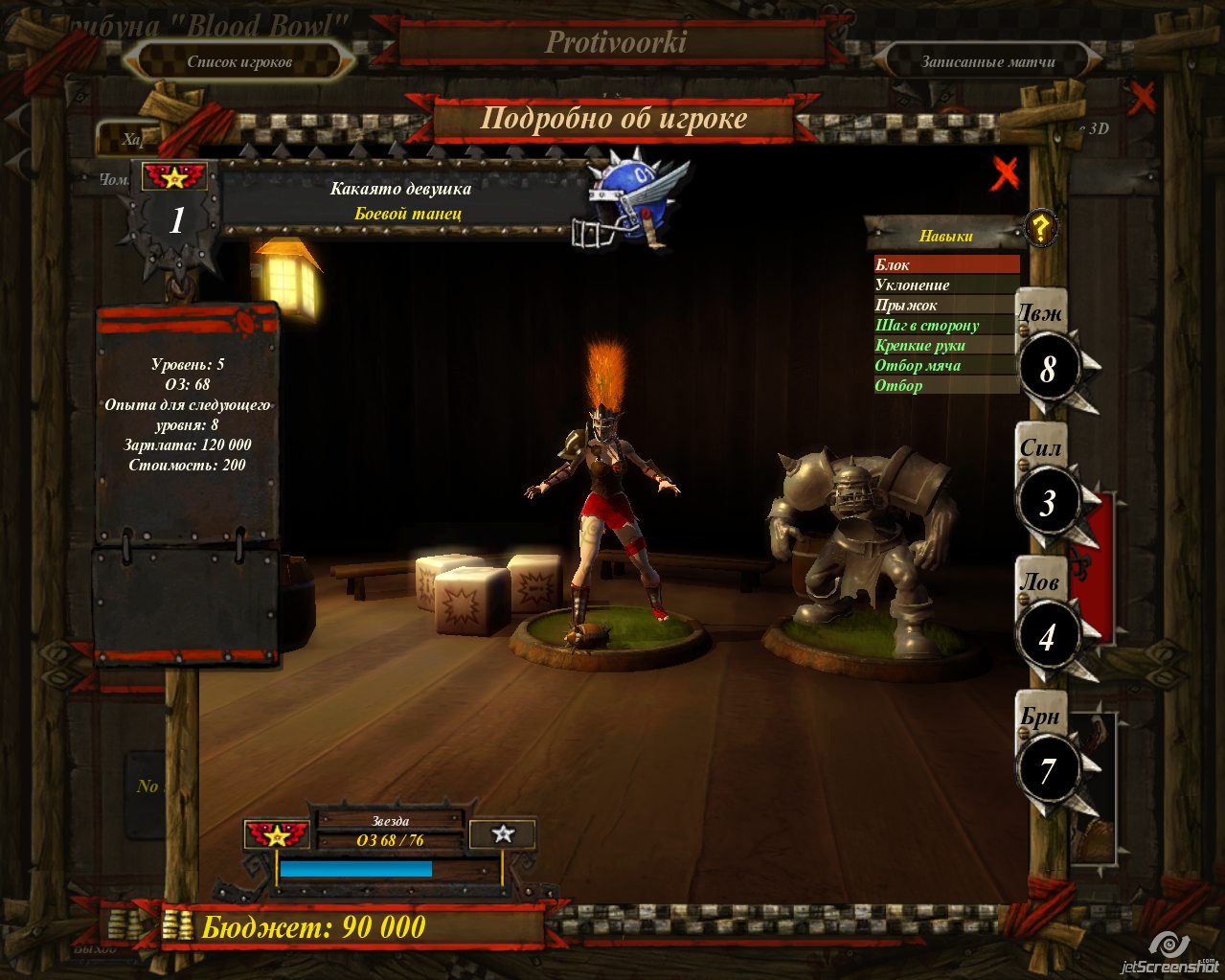The image size is (1225, 980).
Task: Open the skills help question mark
Action: click(1040, 228)
